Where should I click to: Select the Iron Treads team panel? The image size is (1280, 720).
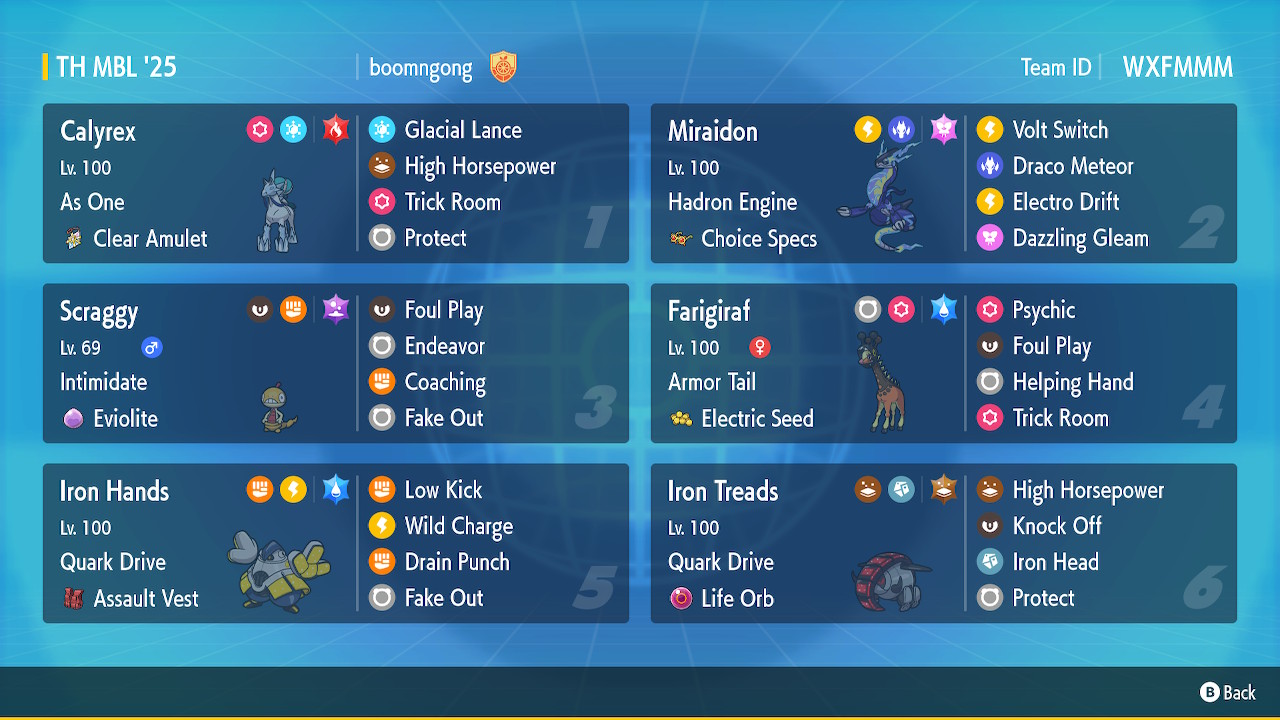pos(943,544)
